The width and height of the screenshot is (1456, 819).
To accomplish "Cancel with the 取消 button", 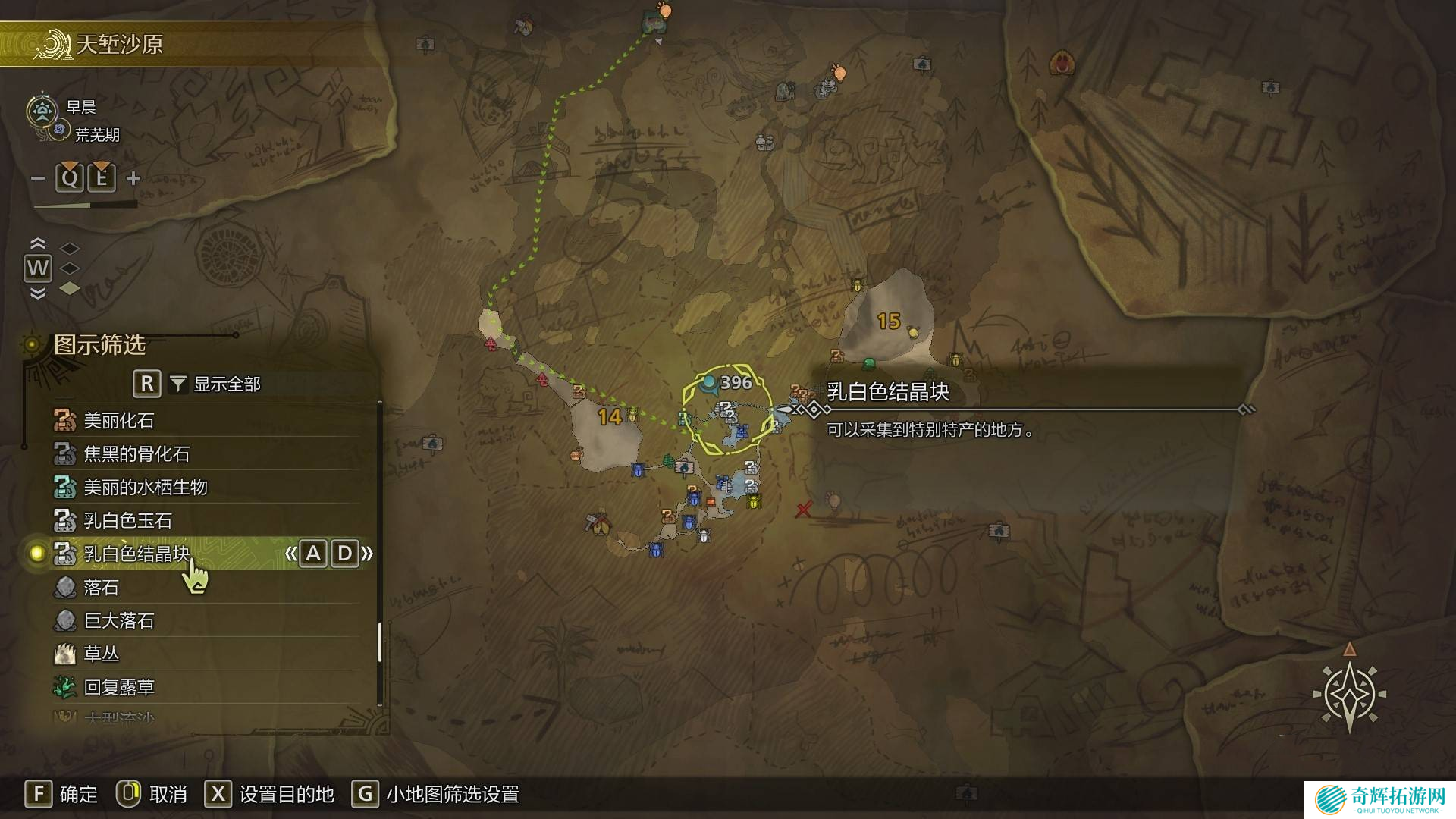I will [152, 794].
